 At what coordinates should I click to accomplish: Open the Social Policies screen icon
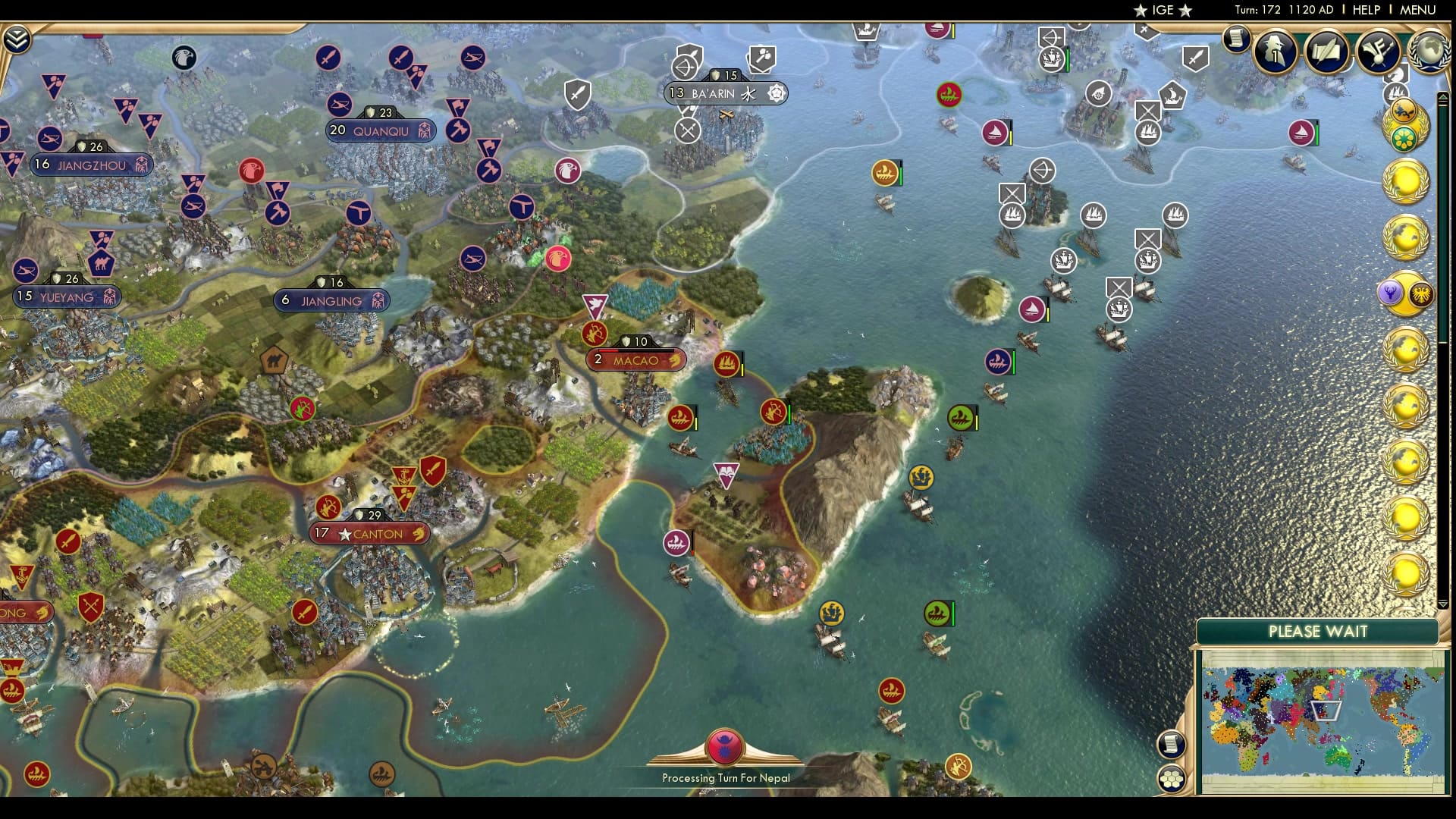click(x=1378, y=52)
